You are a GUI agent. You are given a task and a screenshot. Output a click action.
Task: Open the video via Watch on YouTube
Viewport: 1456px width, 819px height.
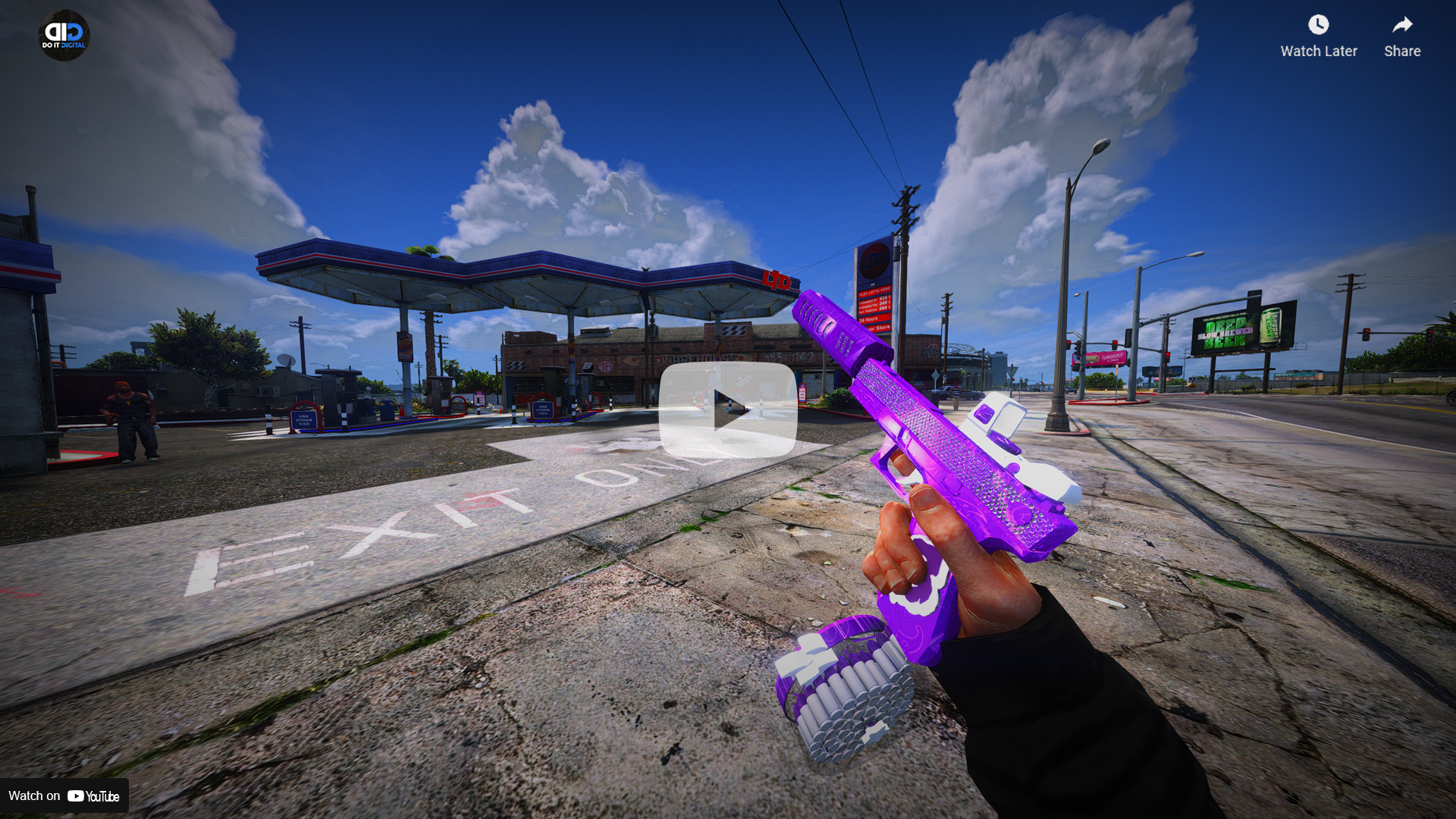(64, 796)
